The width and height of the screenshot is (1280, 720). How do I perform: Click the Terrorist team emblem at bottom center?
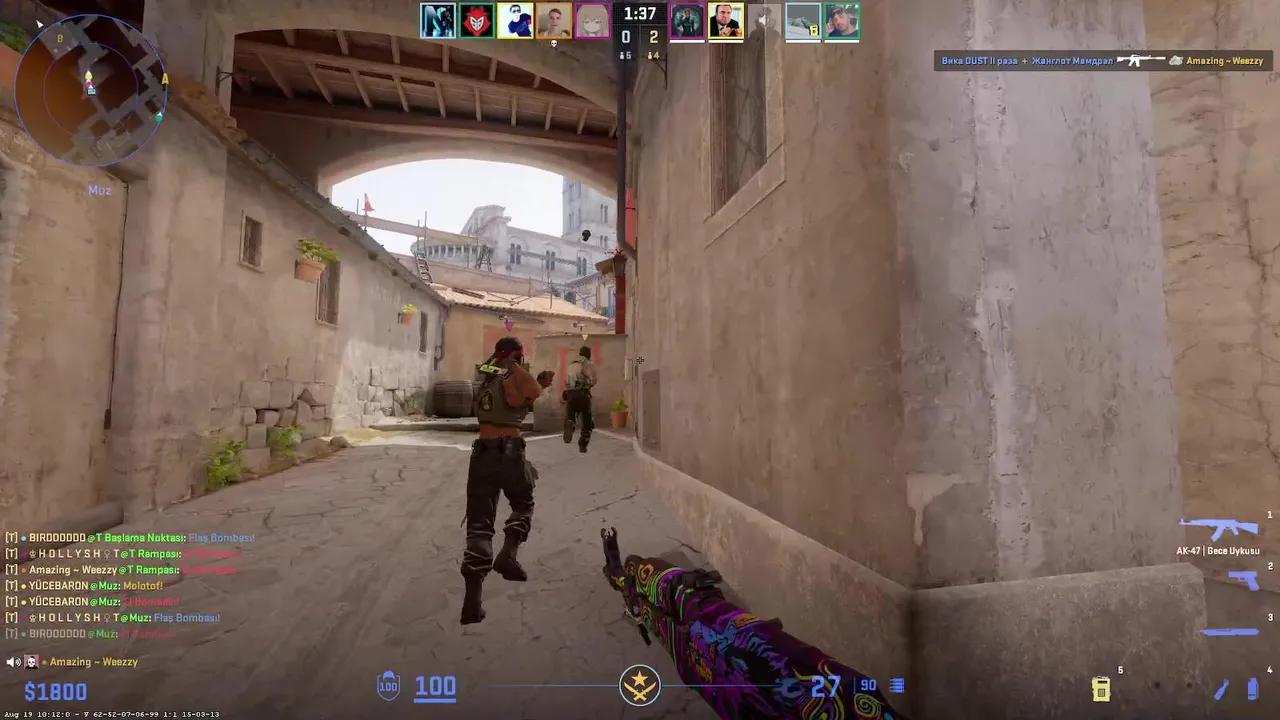[639, 684]
